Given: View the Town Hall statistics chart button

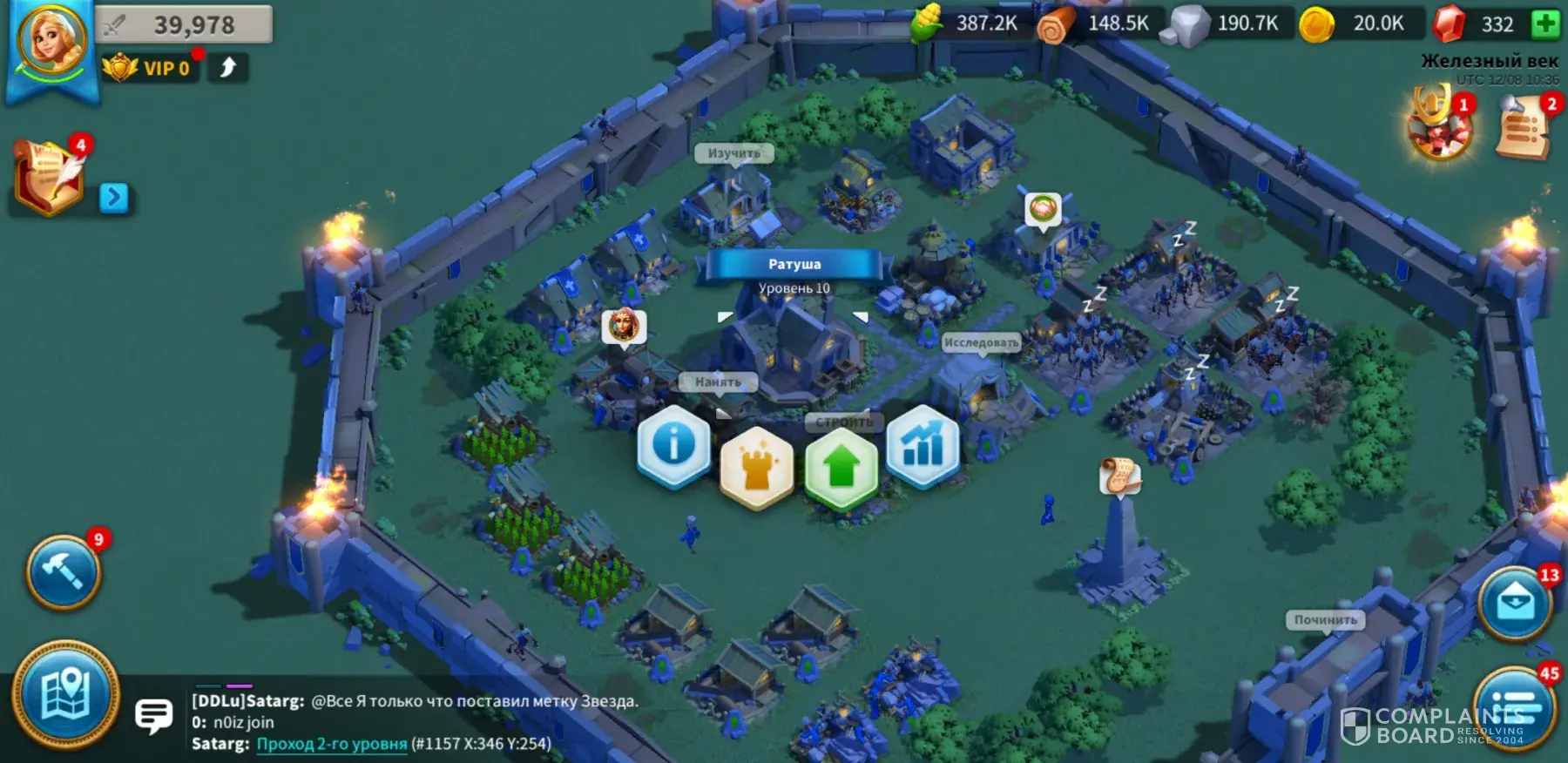Looking at the screenshot, I should [923, 446].
